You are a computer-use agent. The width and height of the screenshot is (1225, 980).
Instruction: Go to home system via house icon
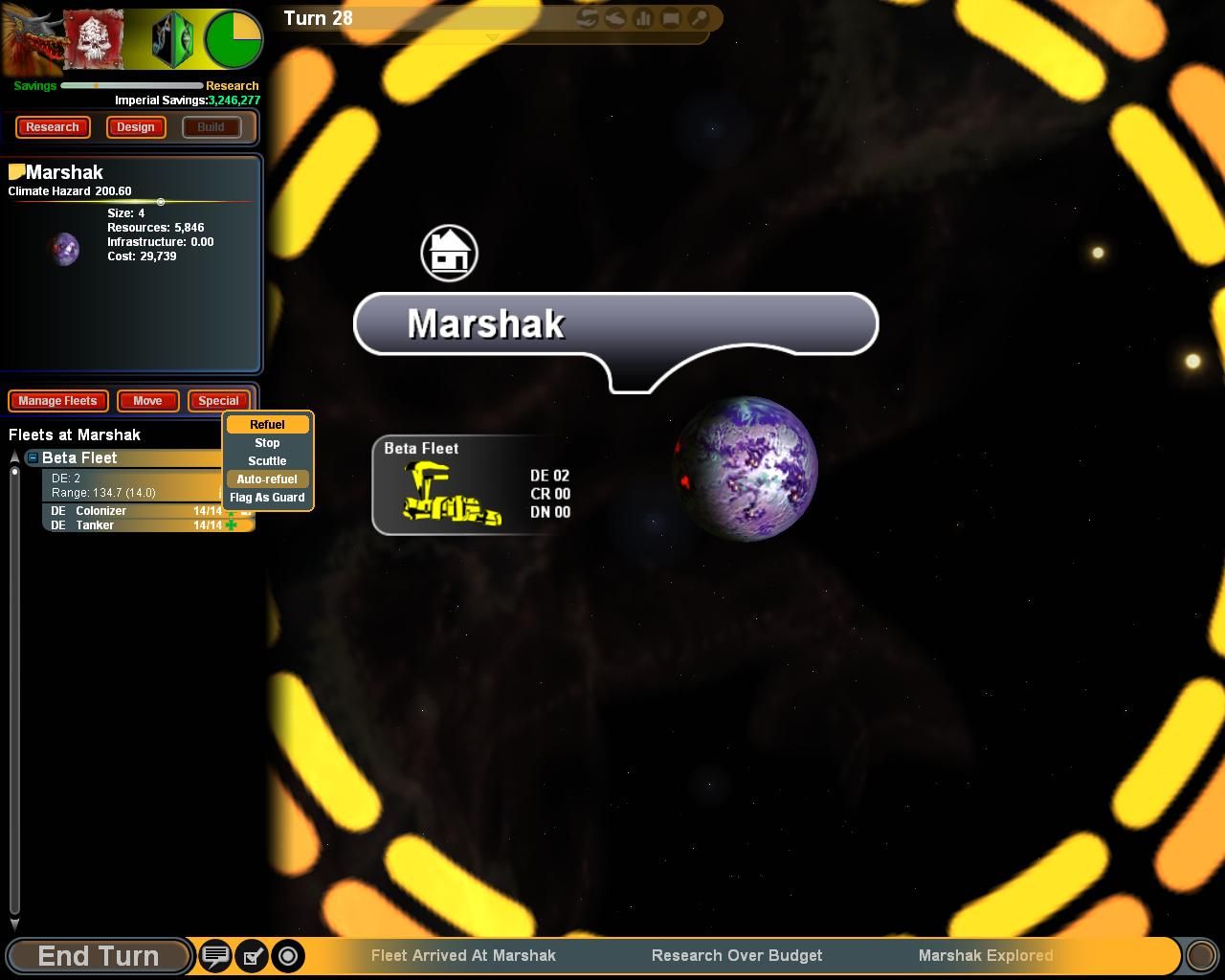click(x=449, y=254)
